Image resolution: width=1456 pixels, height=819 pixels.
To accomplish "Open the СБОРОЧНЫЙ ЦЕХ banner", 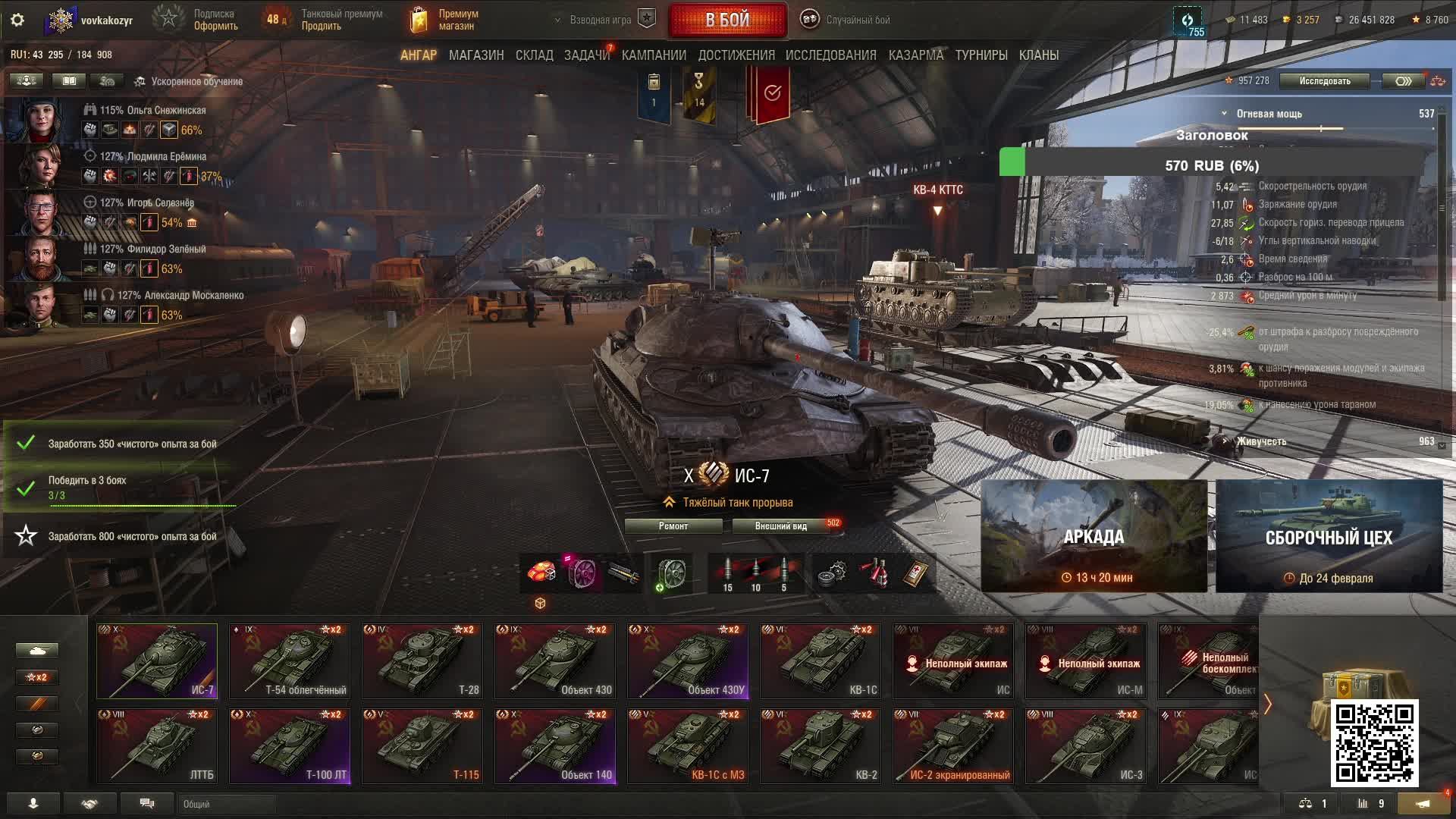I will 1329,536.
